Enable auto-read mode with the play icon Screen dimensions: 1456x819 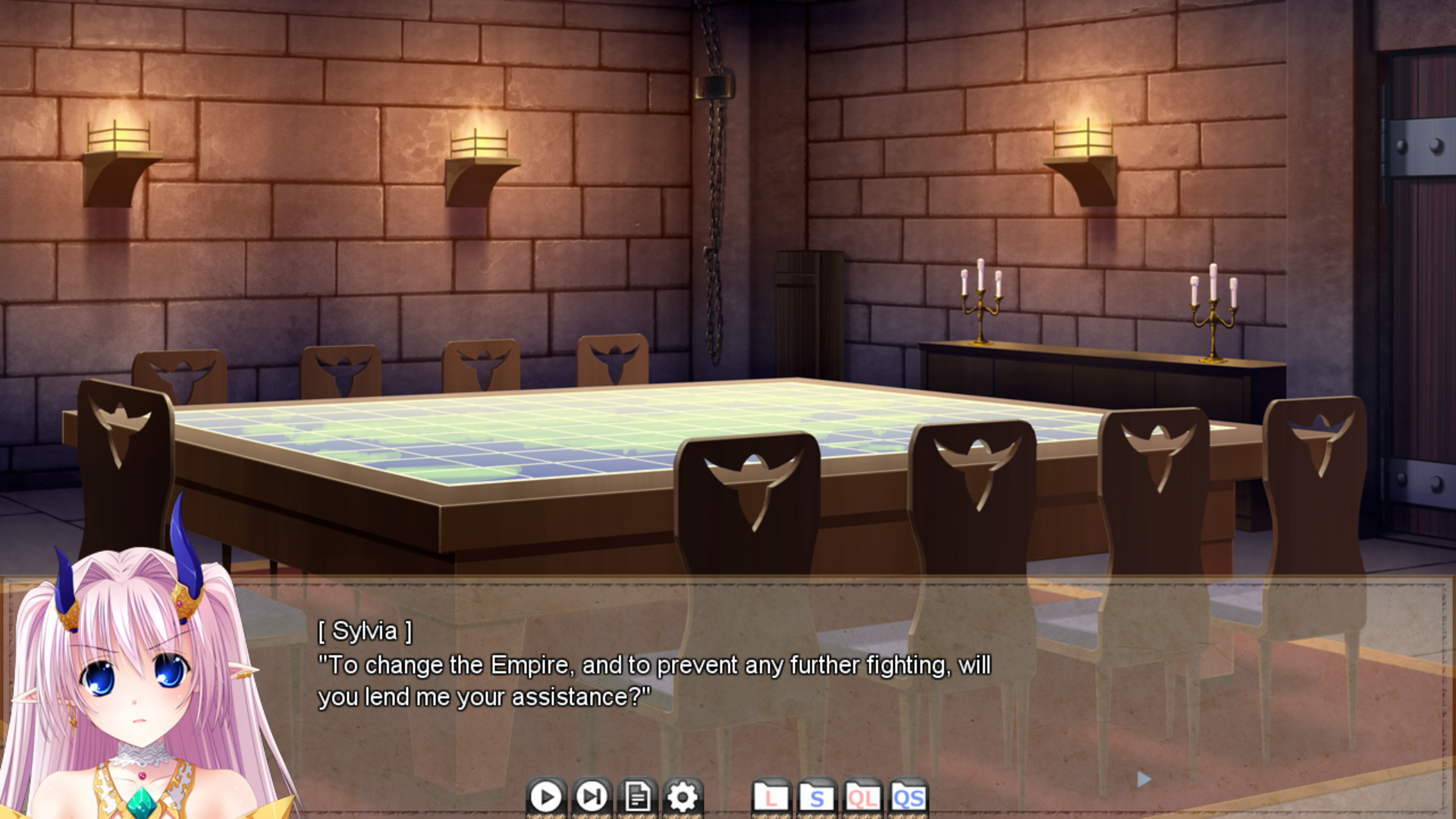coord(545,797)
